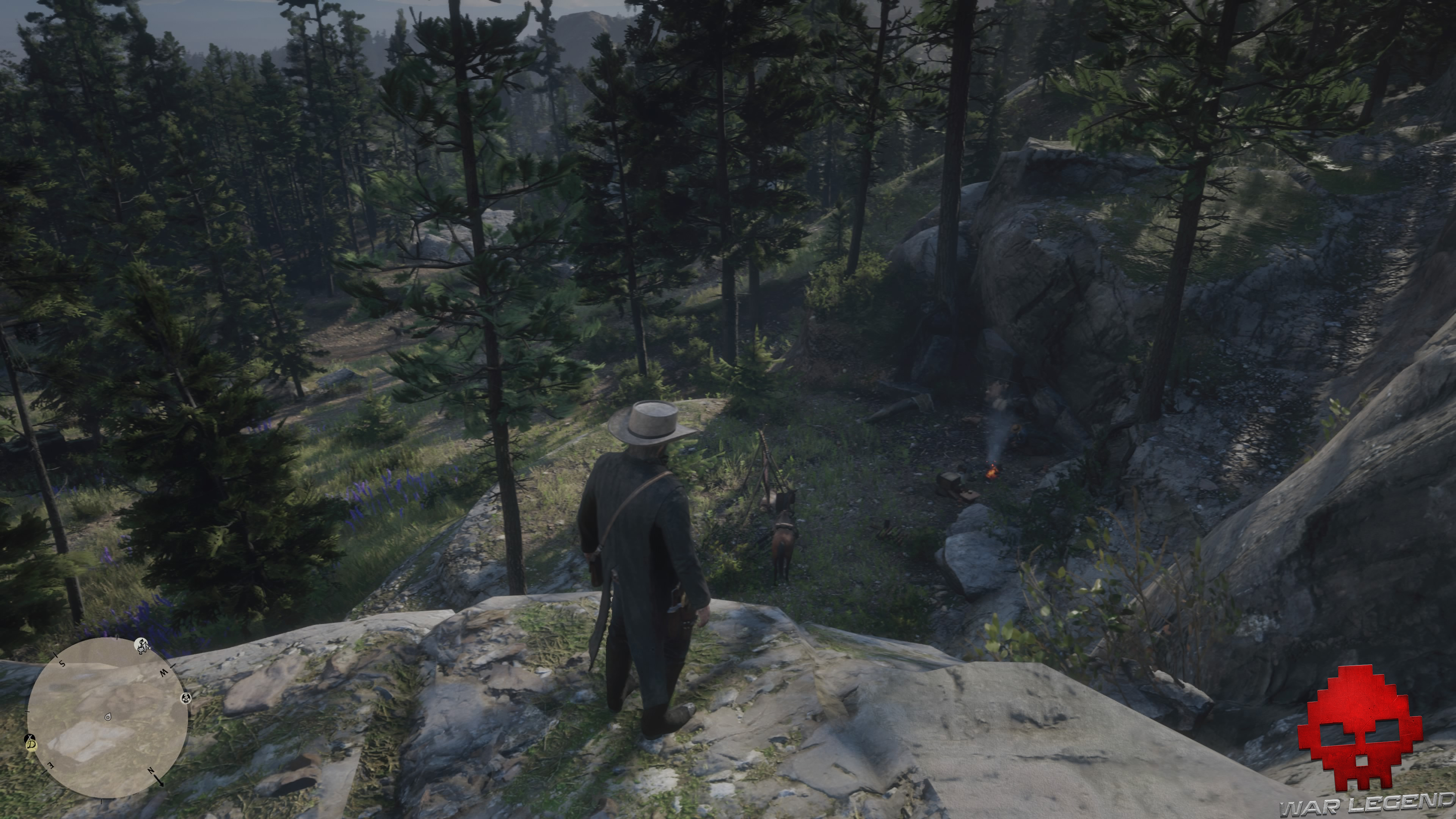Click the X marker above the debtor icon

tap(30, 737)
